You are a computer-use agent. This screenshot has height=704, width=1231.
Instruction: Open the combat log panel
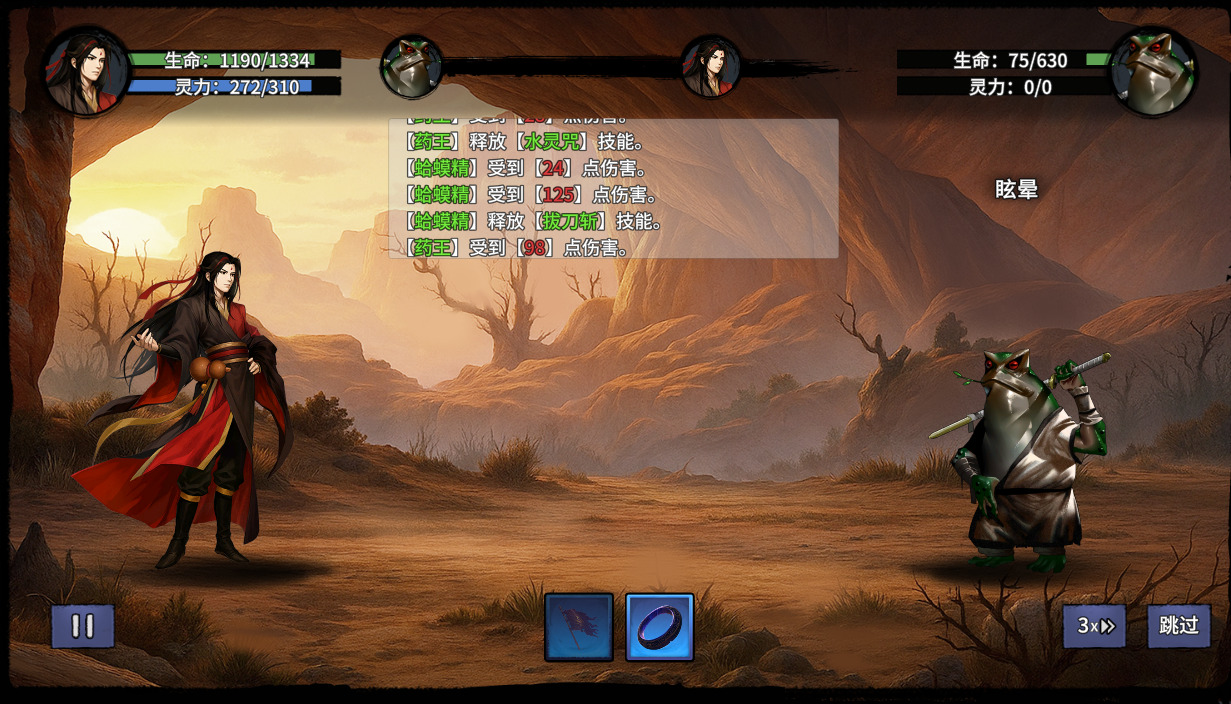[x=613, y=188]
